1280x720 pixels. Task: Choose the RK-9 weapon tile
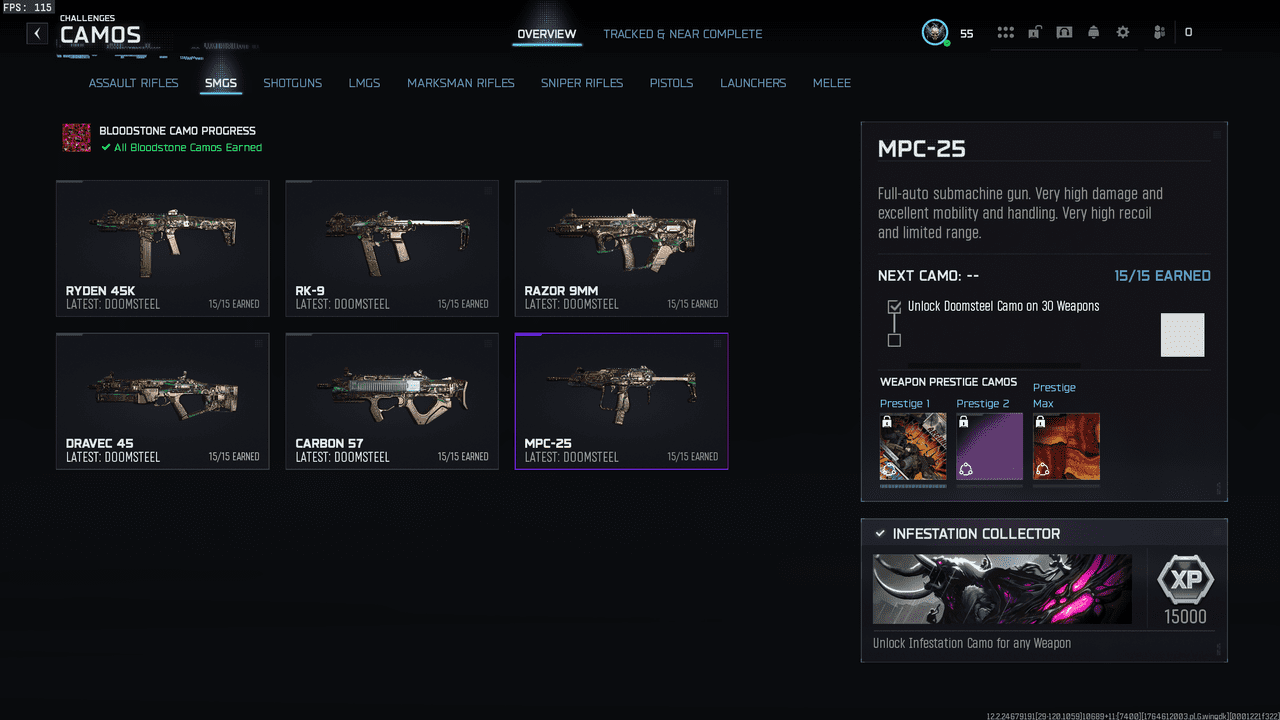pos(392,248)
